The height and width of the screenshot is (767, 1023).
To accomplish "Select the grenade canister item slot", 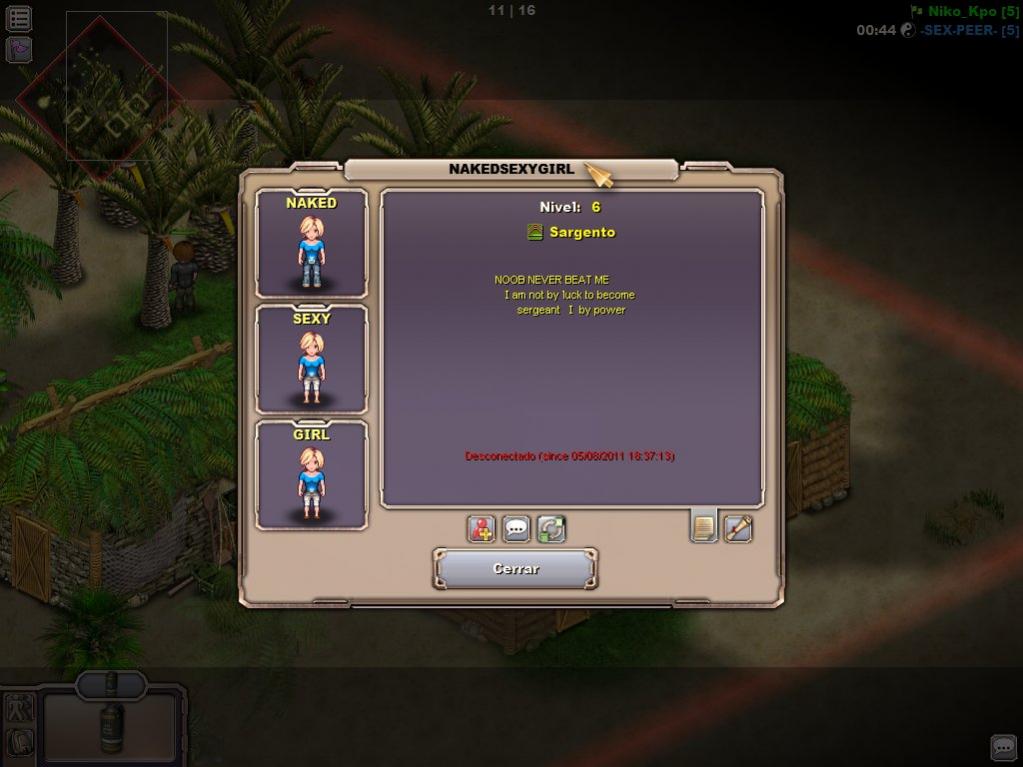I will click(x=111, y=722).
